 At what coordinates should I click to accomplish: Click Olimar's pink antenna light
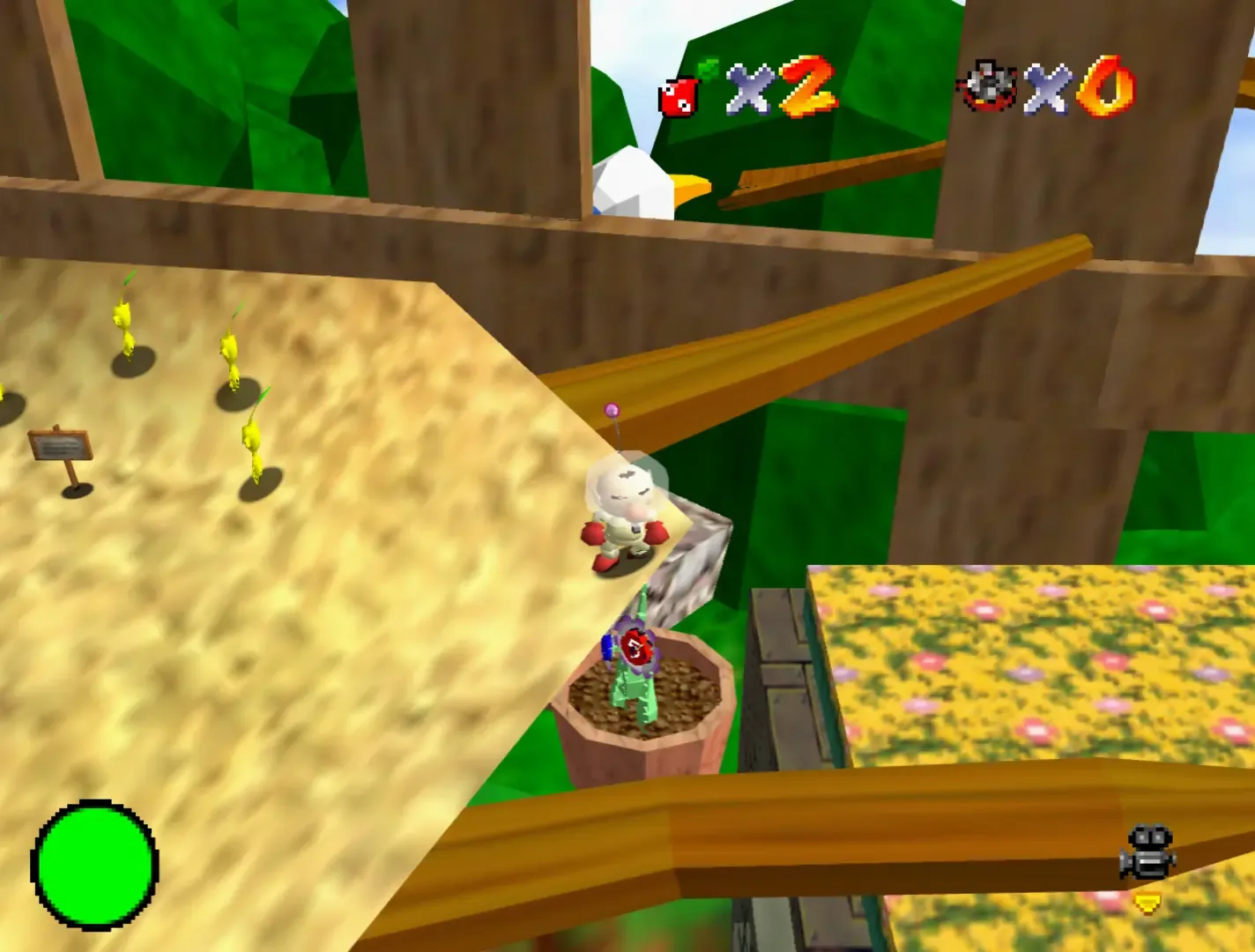pyautogui.click(x=613, y=407)
